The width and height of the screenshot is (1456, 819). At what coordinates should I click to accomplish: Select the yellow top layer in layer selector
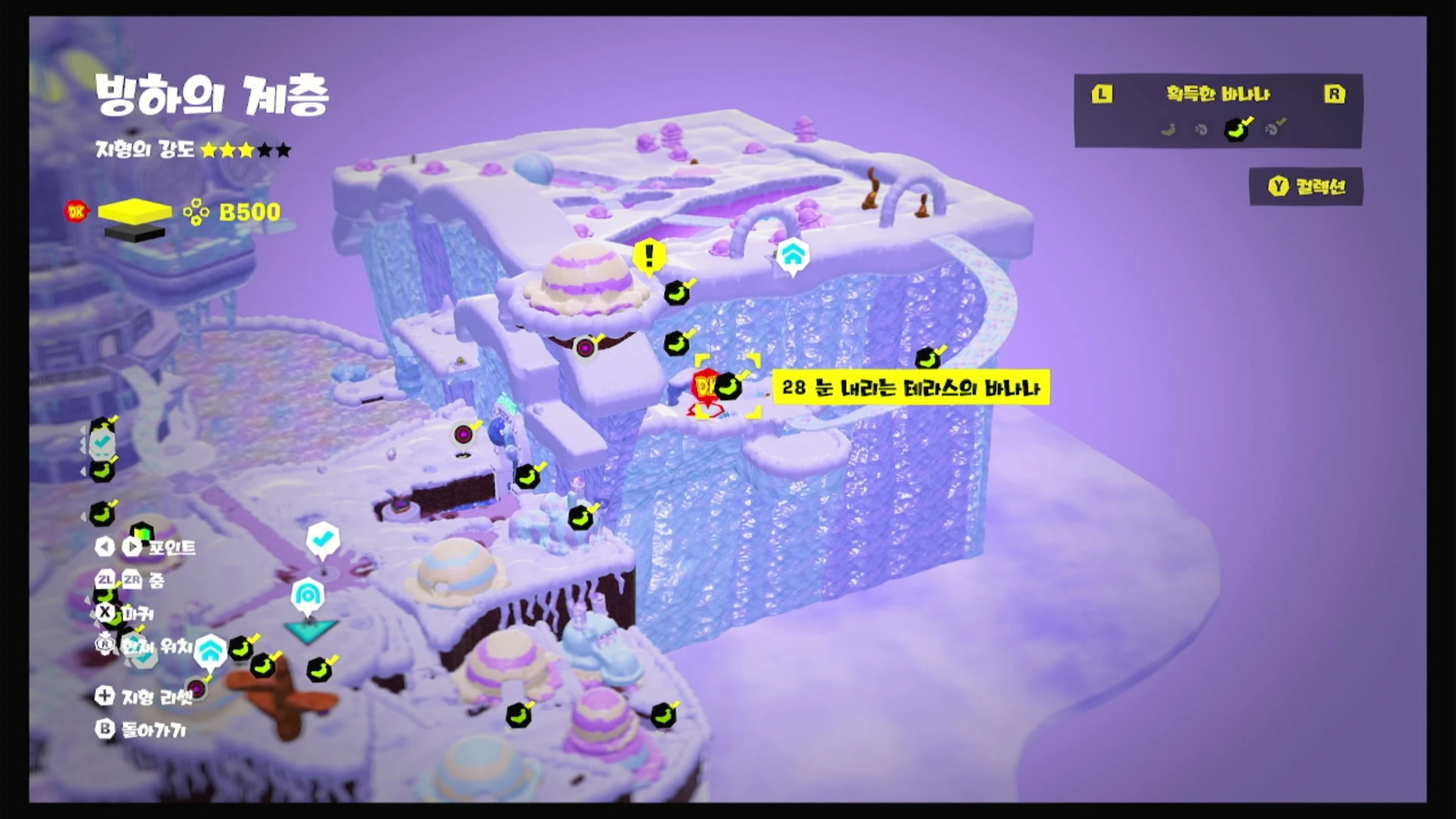click(135, 211)
